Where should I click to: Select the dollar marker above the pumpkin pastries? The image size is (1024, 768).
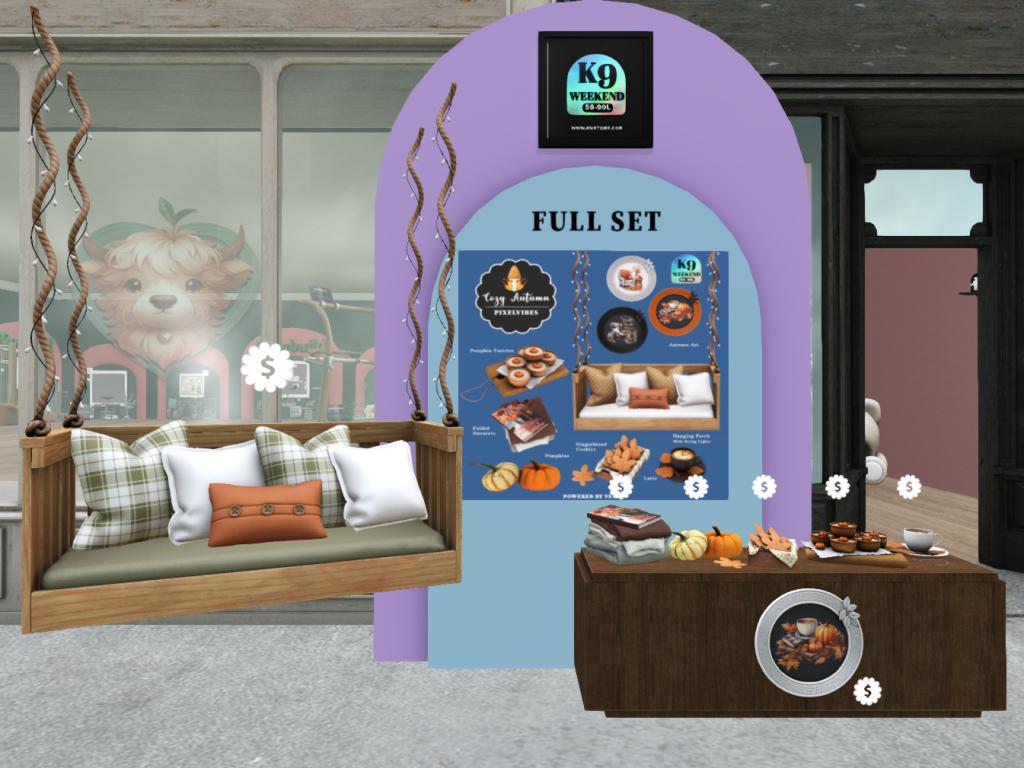838,487
